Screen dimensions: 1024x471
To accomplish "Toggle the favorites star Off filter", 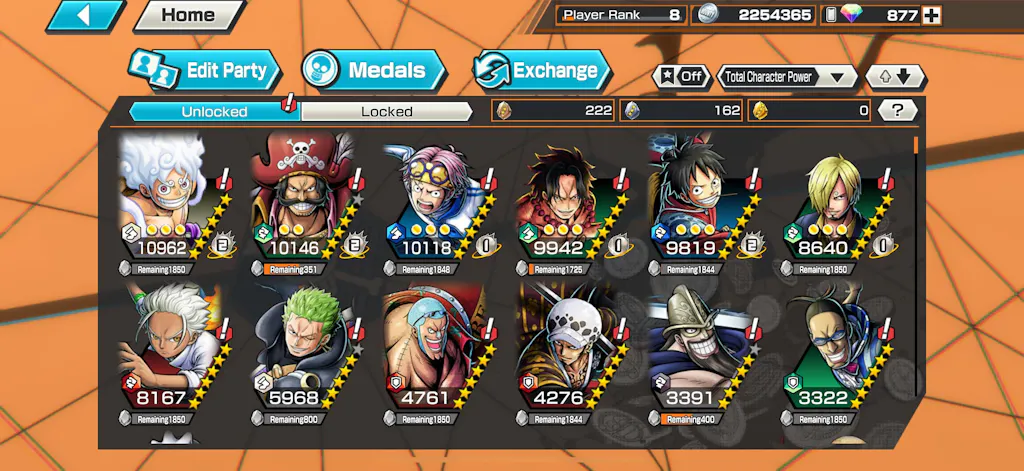I will [x=680, y=76].
